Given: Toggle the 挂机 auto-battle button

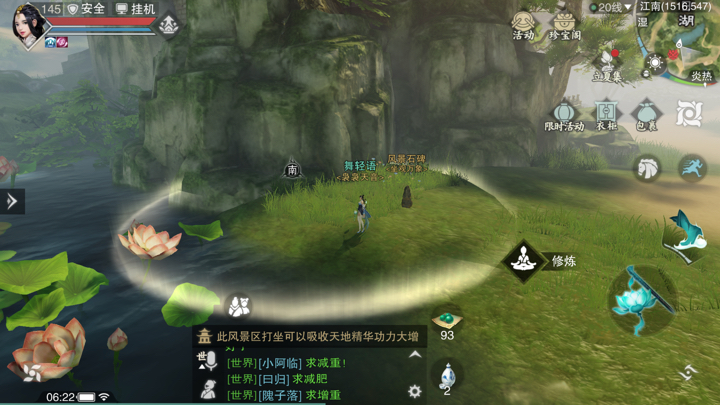Looking at the screenshot, I should click(x=135, y=9).
